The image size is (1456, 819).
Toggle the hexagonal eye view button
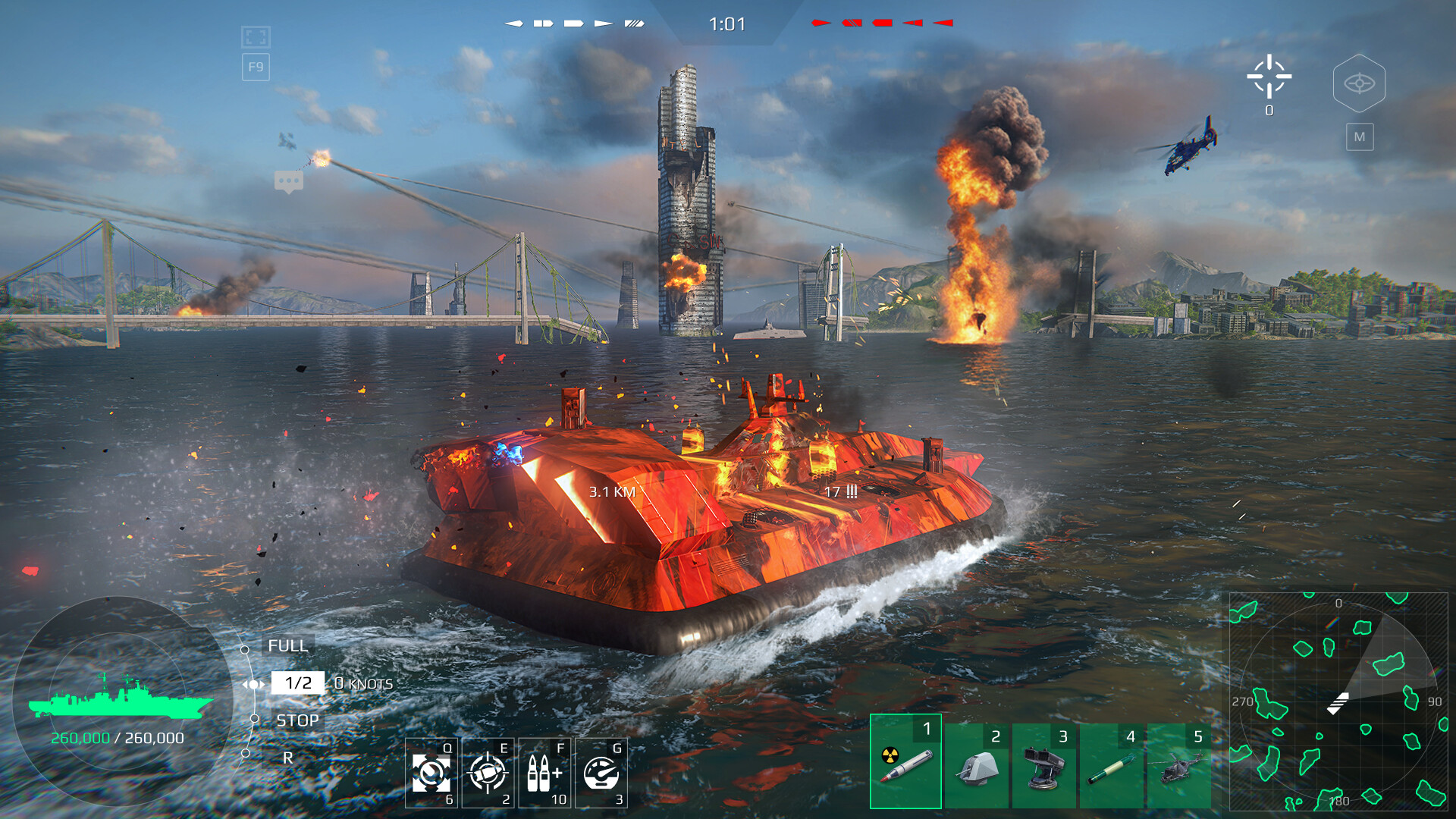point(1359,83)
